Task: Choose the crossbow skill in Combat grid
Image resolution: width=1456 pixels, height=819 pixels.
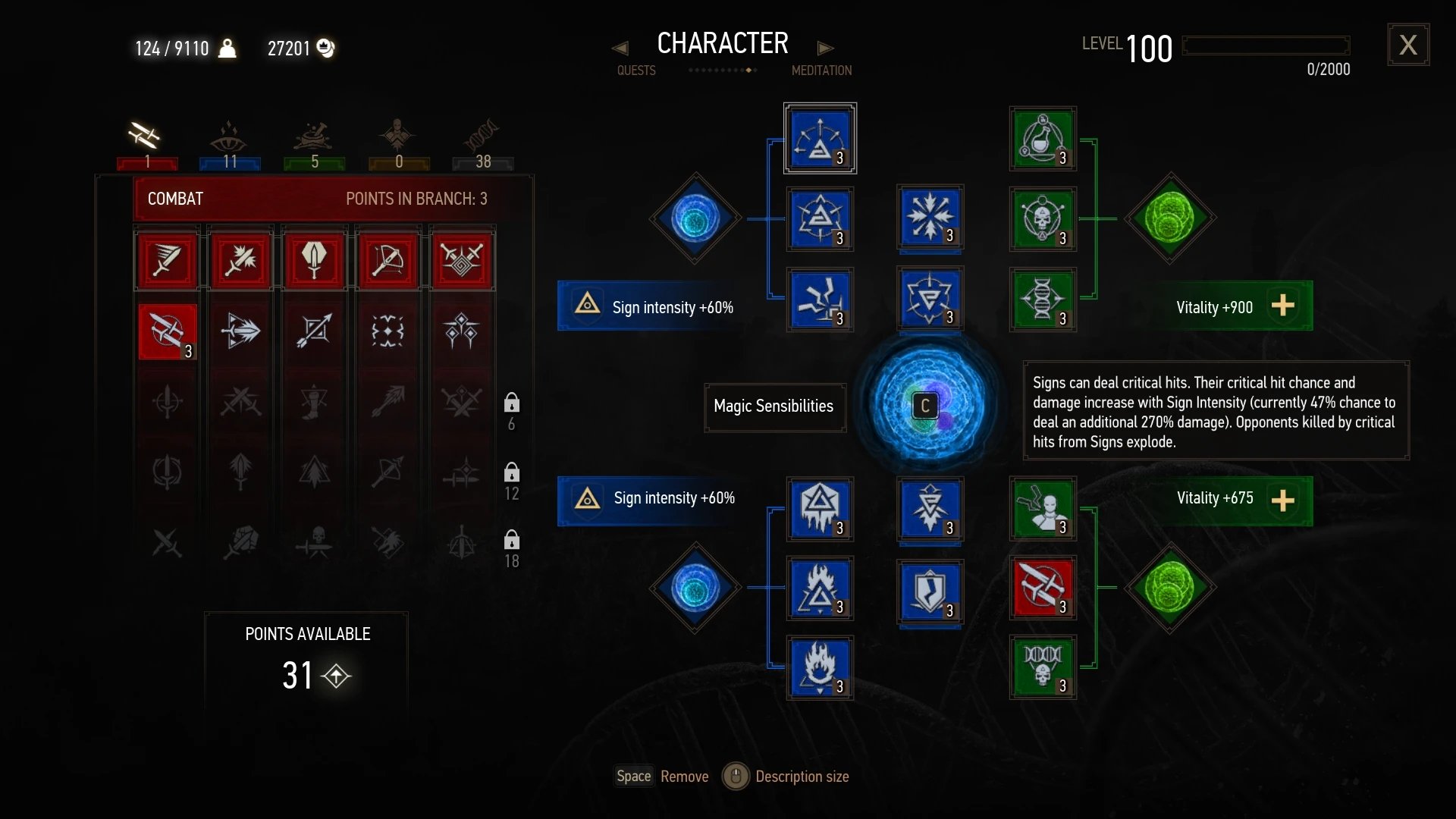Action: click(x=388, y=261)
